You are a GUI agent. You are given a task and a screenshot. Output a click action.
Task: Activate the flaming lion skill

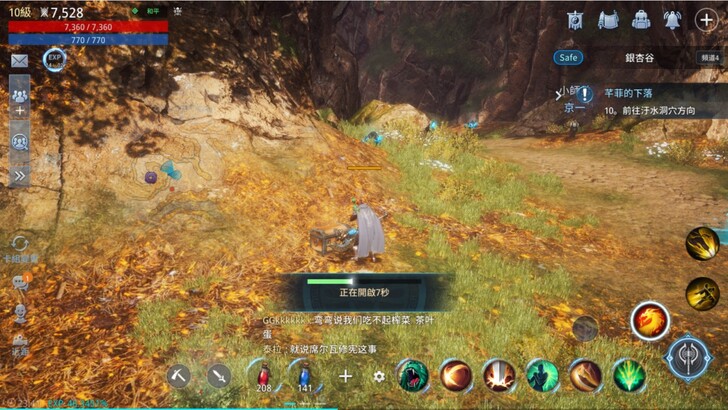[649, 320]
